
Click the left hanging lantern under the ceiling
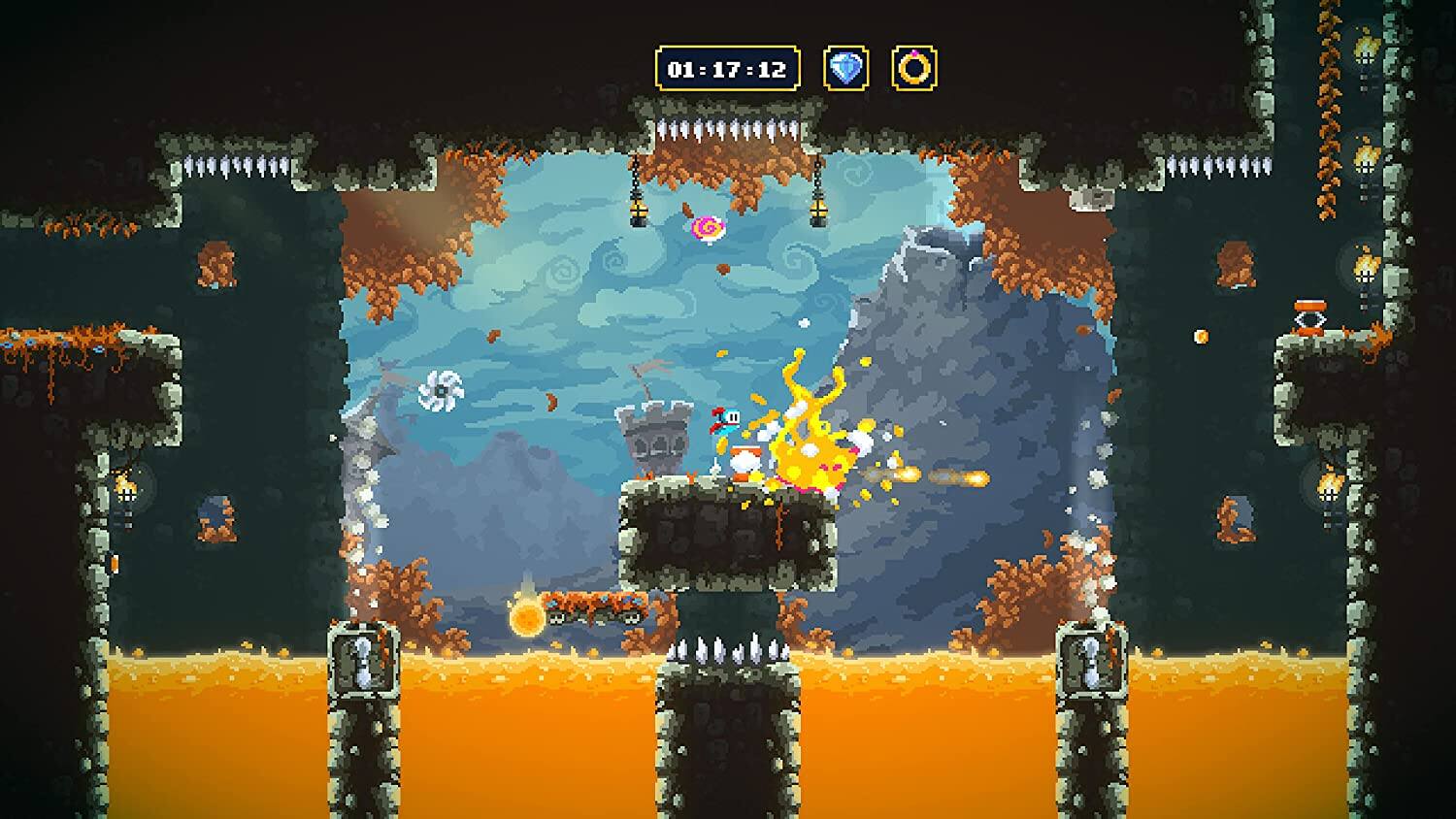(x=640, y=212)
